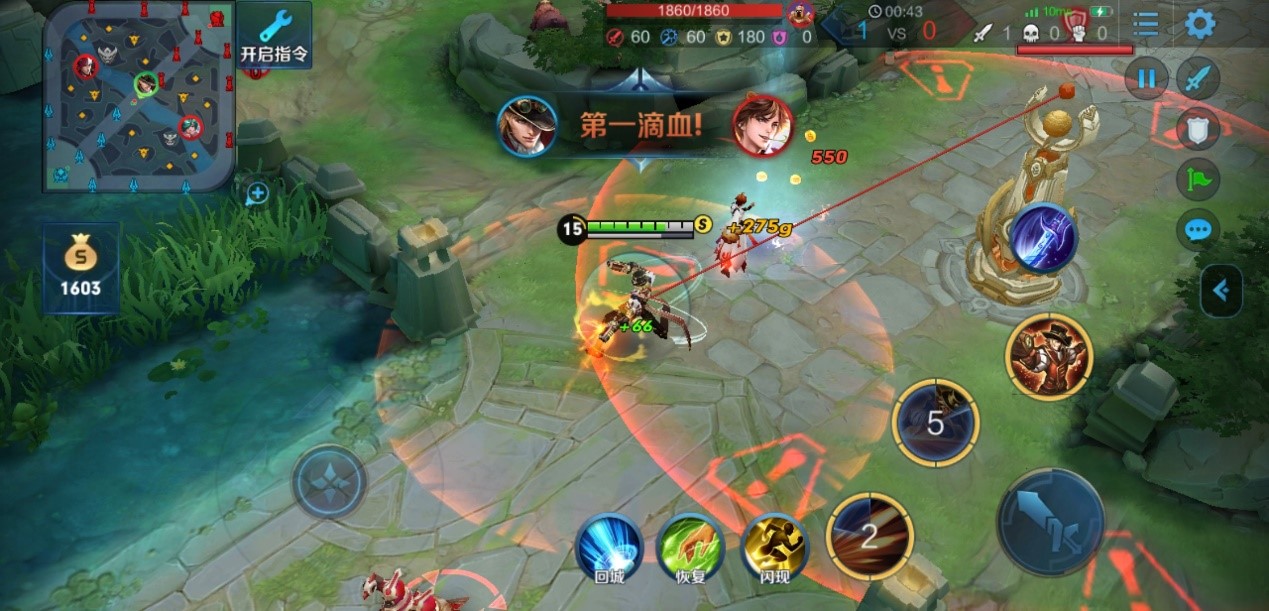
Task: Pause the match
Action: [x=1146, y=78]
